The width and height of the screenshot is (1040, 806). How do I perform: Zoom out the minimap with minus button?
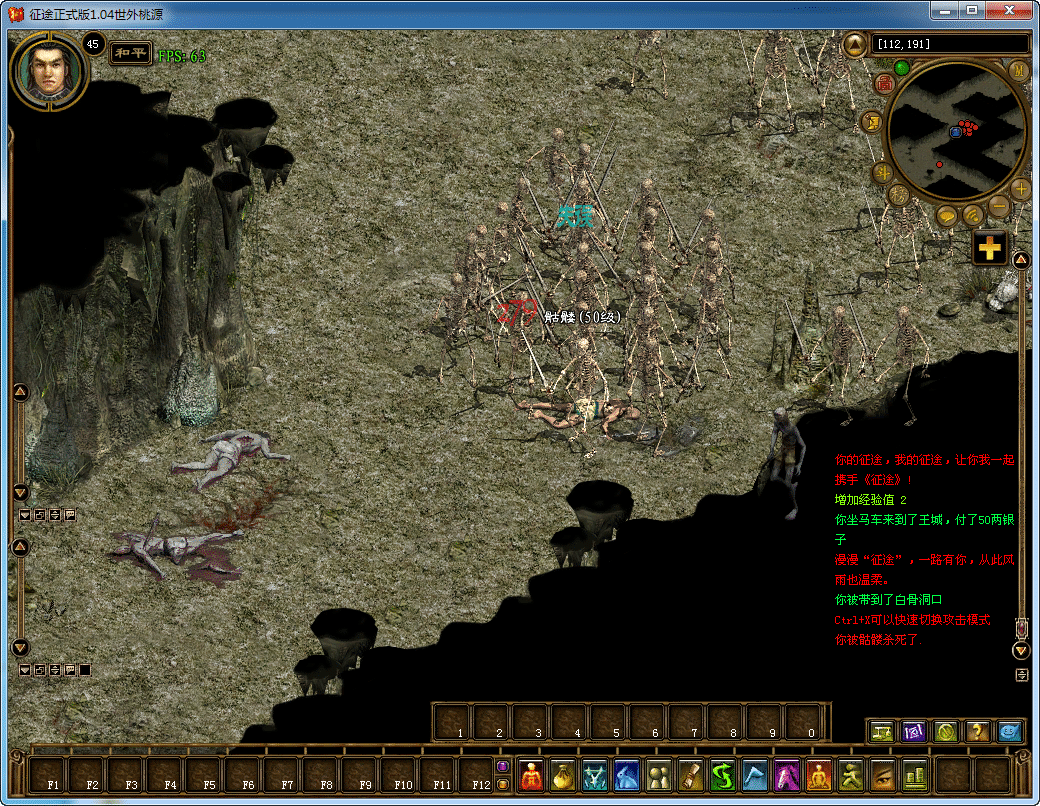click(x=999, y=206)
